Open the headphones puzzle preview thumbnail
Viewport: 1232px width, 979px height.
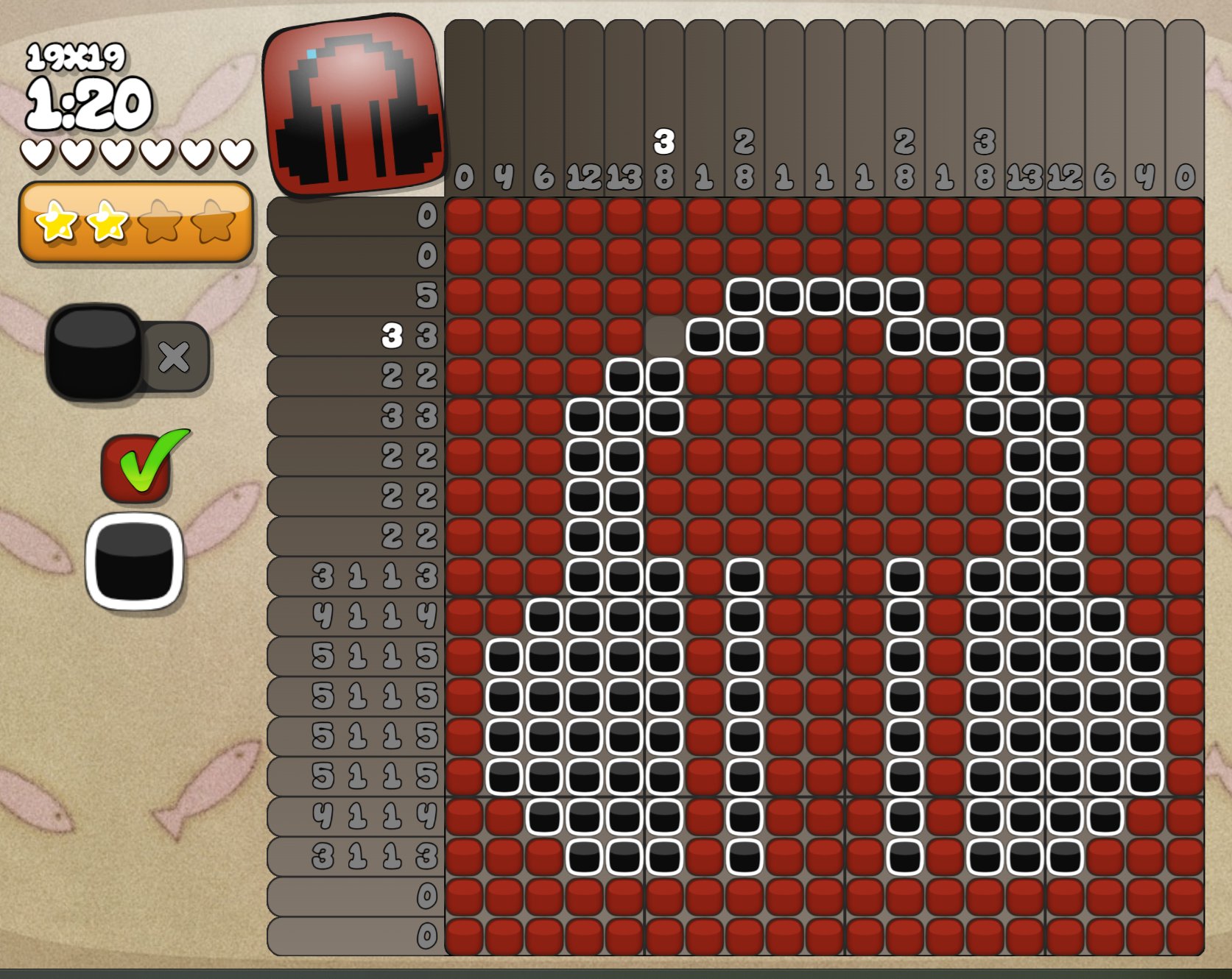(353, 107)
